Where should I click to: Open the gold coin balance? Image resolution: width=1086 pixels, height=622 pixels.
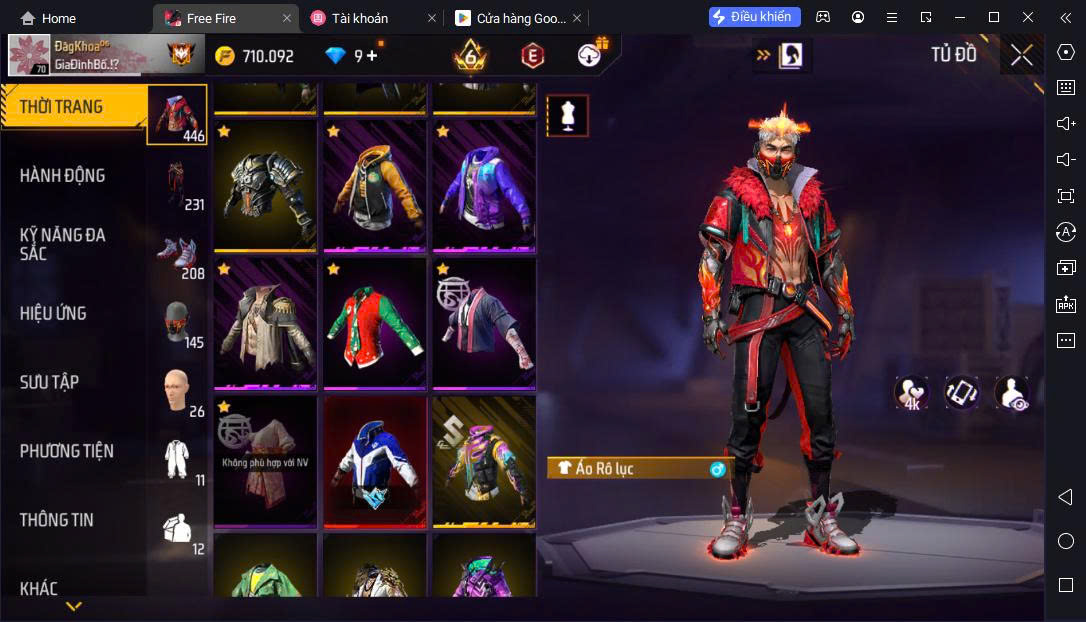point(256,56)
